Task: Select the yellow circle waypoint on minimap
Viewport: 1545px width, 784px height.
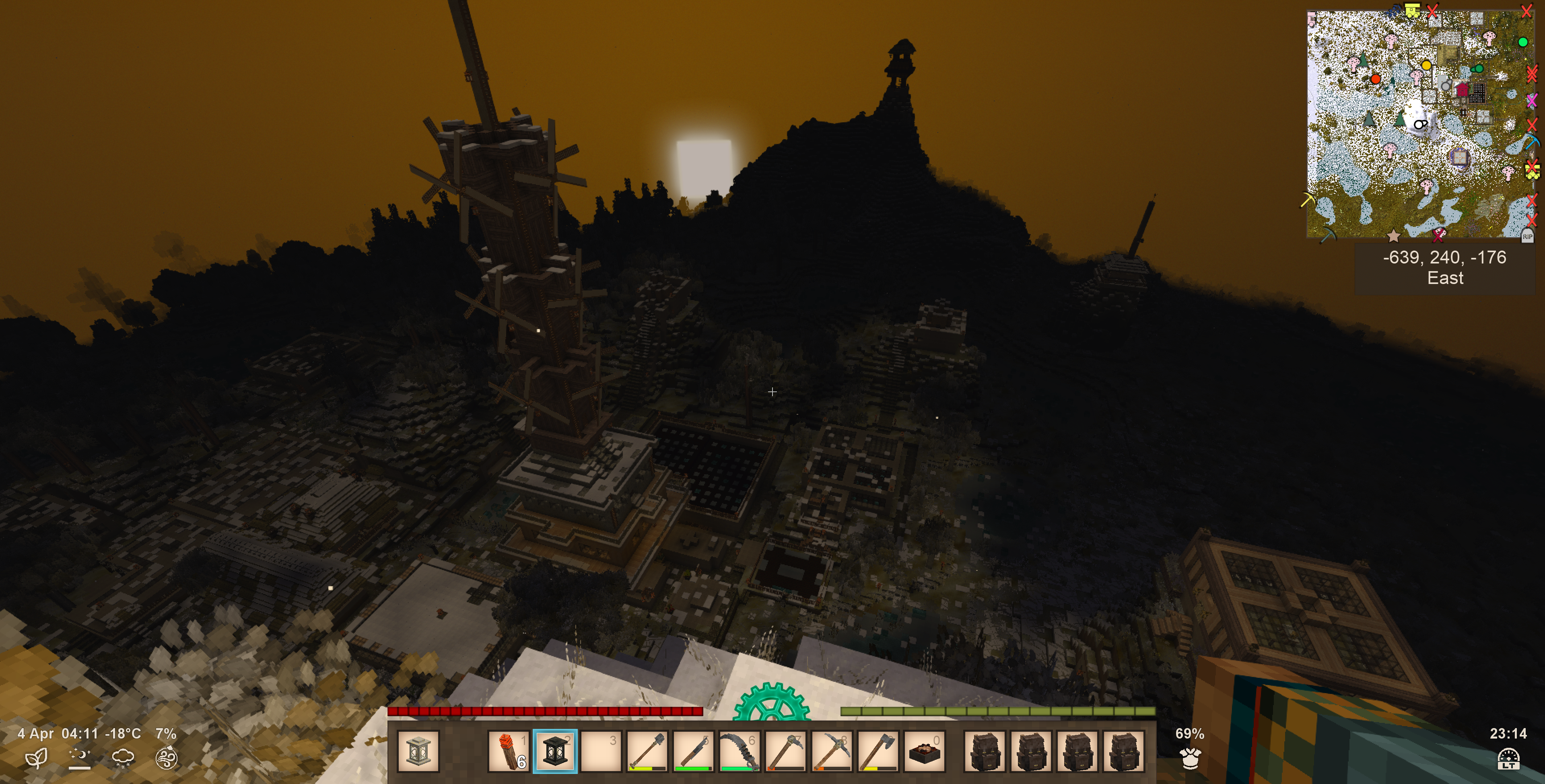Action: pyautogui.click(x=1426, y=65)
